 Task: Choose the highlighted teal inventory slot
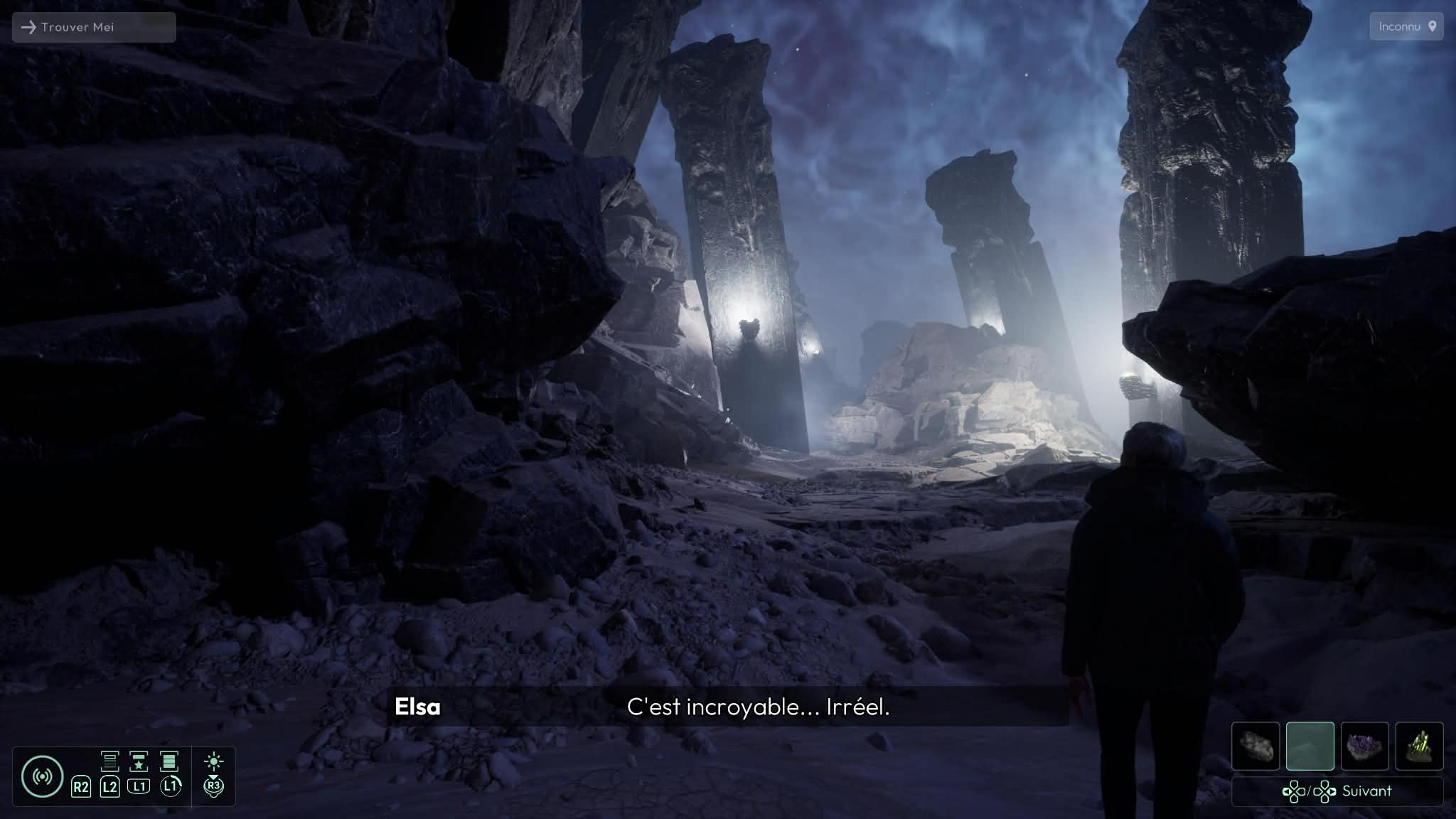[1310, 746]
